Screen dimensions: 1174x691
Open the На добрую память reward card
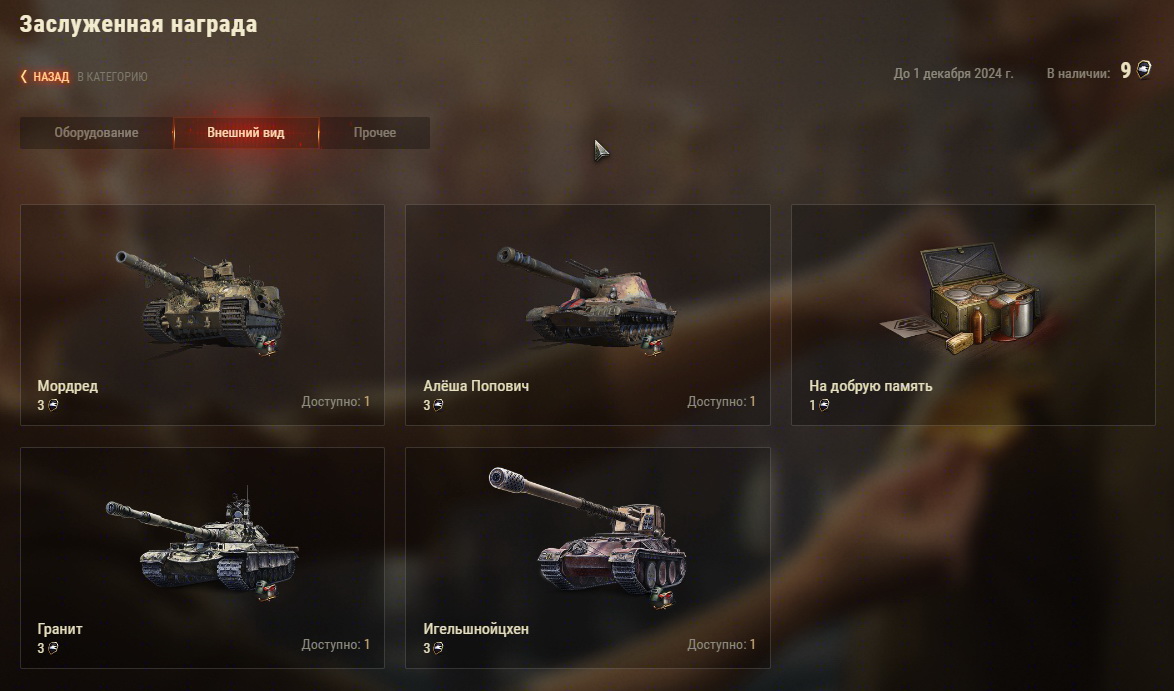[x=972, y=315]
